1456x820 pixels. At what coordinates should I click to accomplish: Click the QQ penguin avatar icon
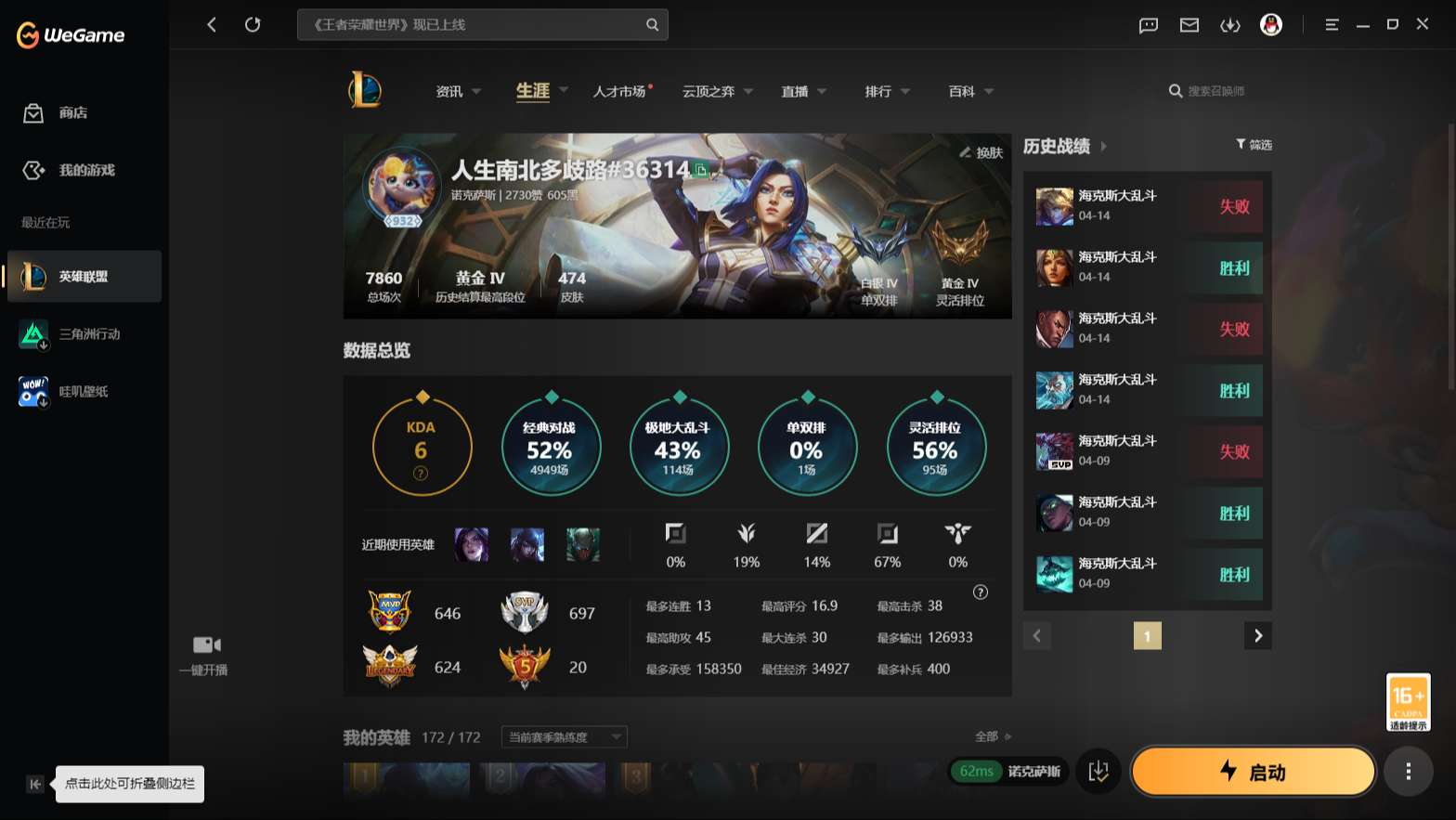coord(1271,25)
